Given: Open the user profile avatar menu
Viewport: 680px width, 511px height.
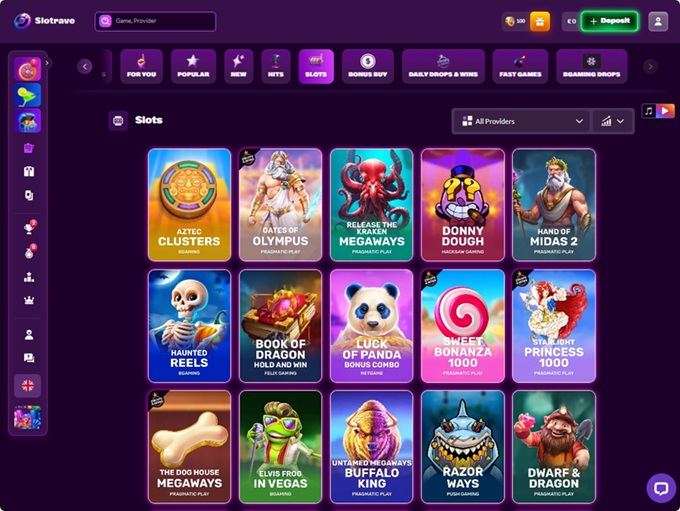Looking at the screenshot, I should (657, 21).
